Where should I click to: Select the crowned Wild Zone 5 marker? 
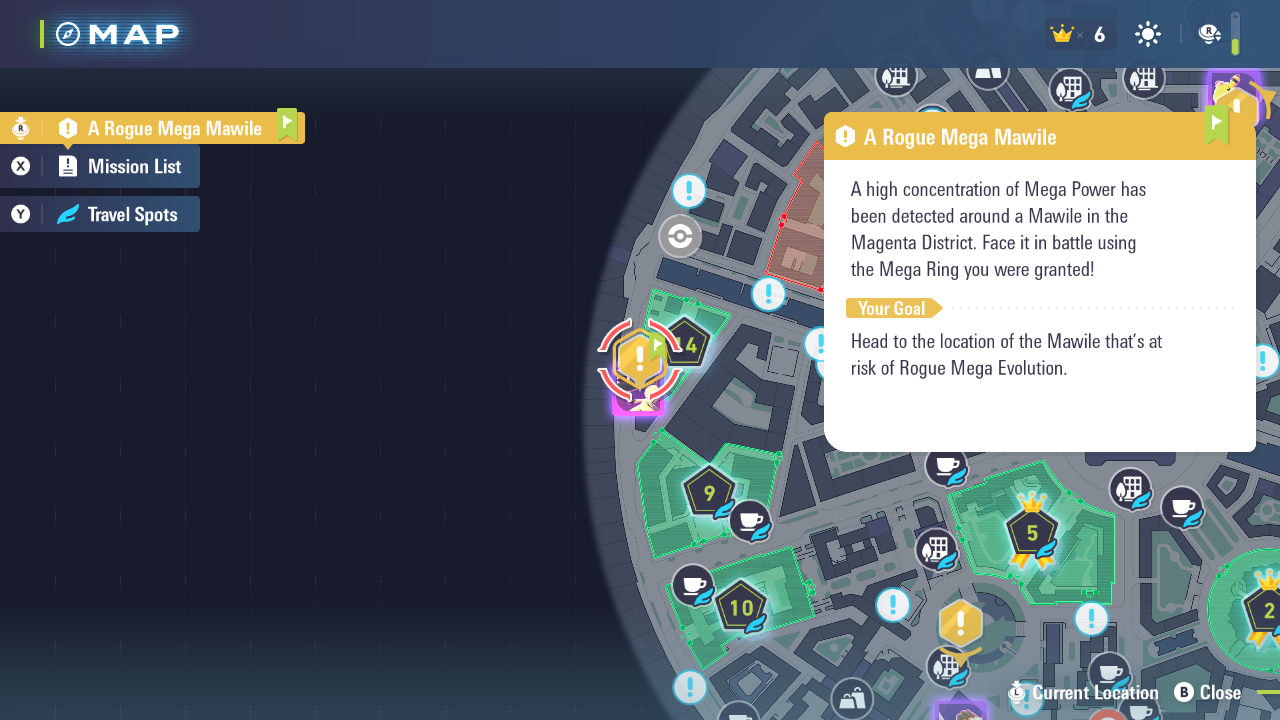[x=1032, y=530]
